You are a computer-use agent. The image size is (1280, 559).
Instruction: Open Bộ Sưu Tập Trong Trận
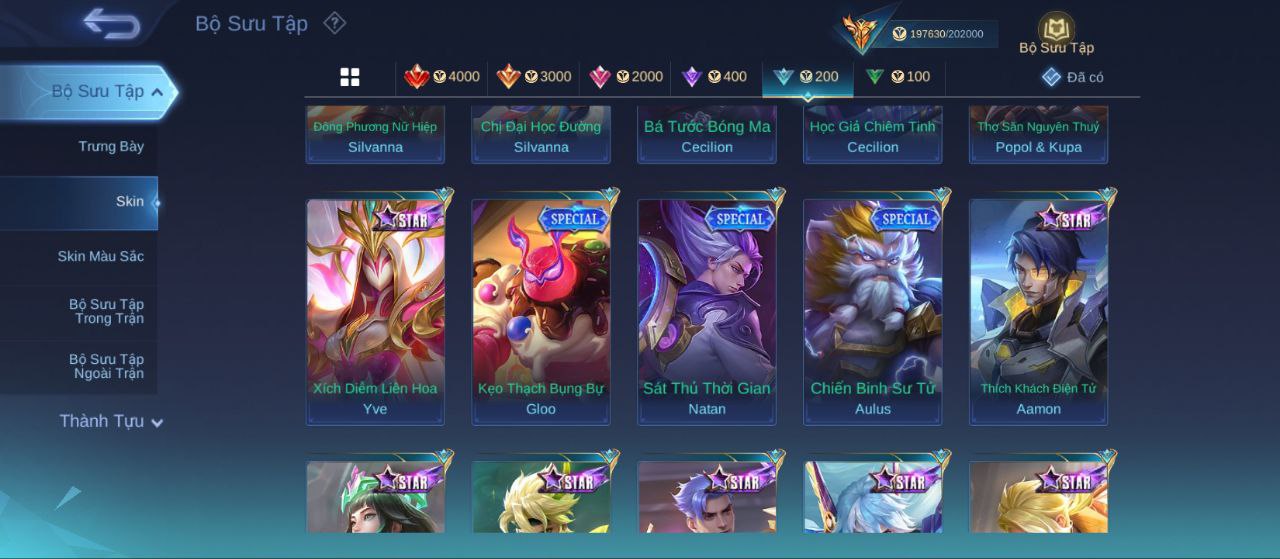pyautogui.click(x=106, y=312)
